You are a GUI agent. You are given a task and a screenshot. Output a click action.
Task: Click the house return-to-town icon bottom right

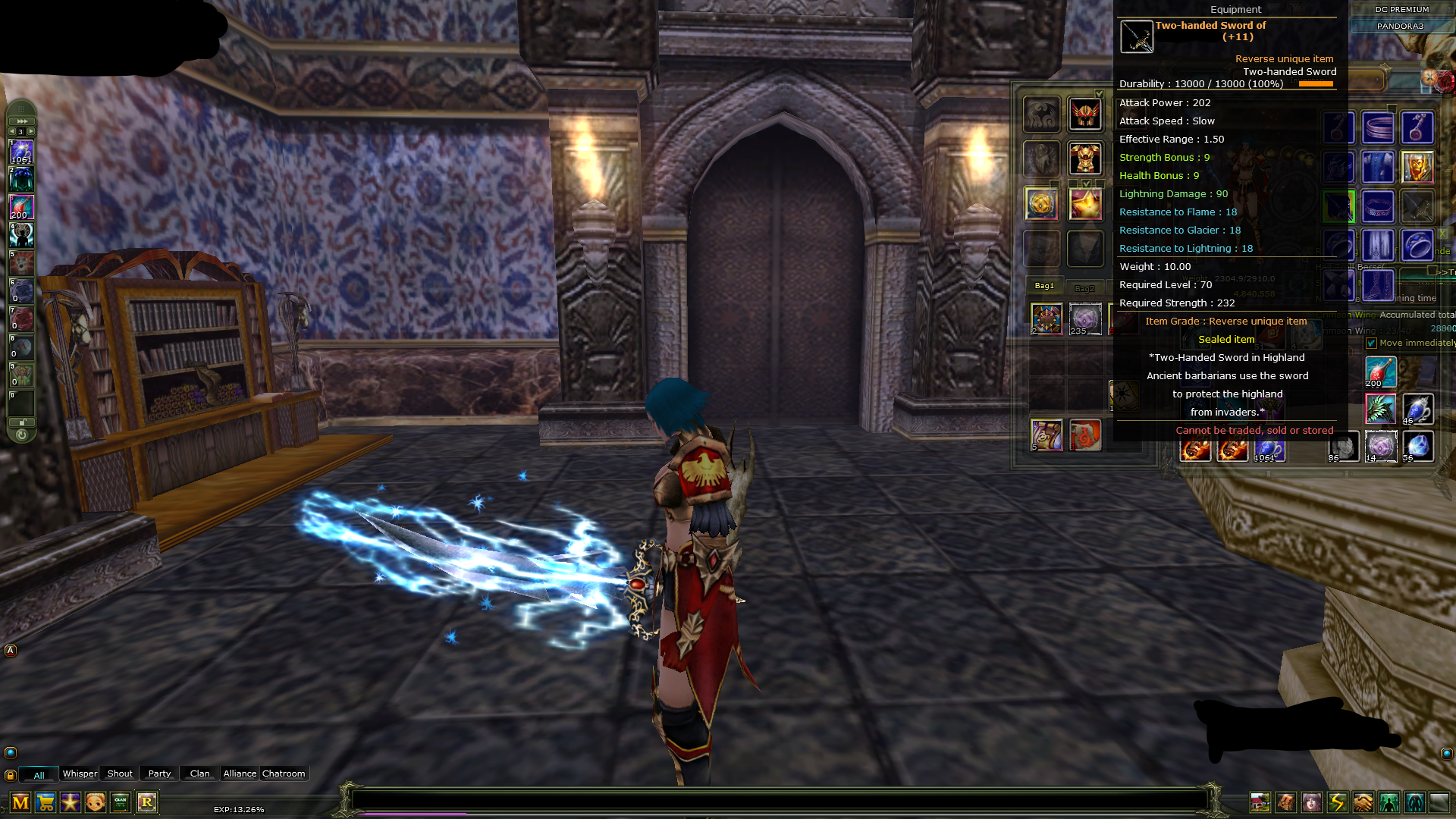pyautogui.click(x=1260, y=802)
